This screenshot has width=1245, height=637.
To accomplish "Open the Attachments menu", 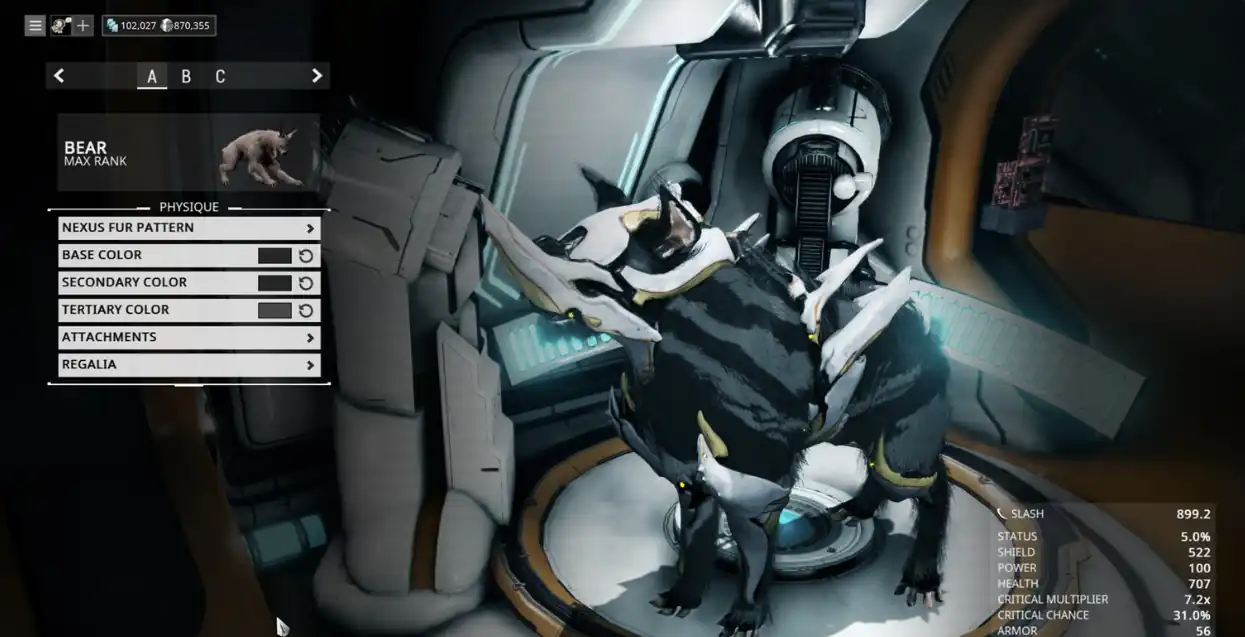I will pyautogui.click(x=189, y=338).
